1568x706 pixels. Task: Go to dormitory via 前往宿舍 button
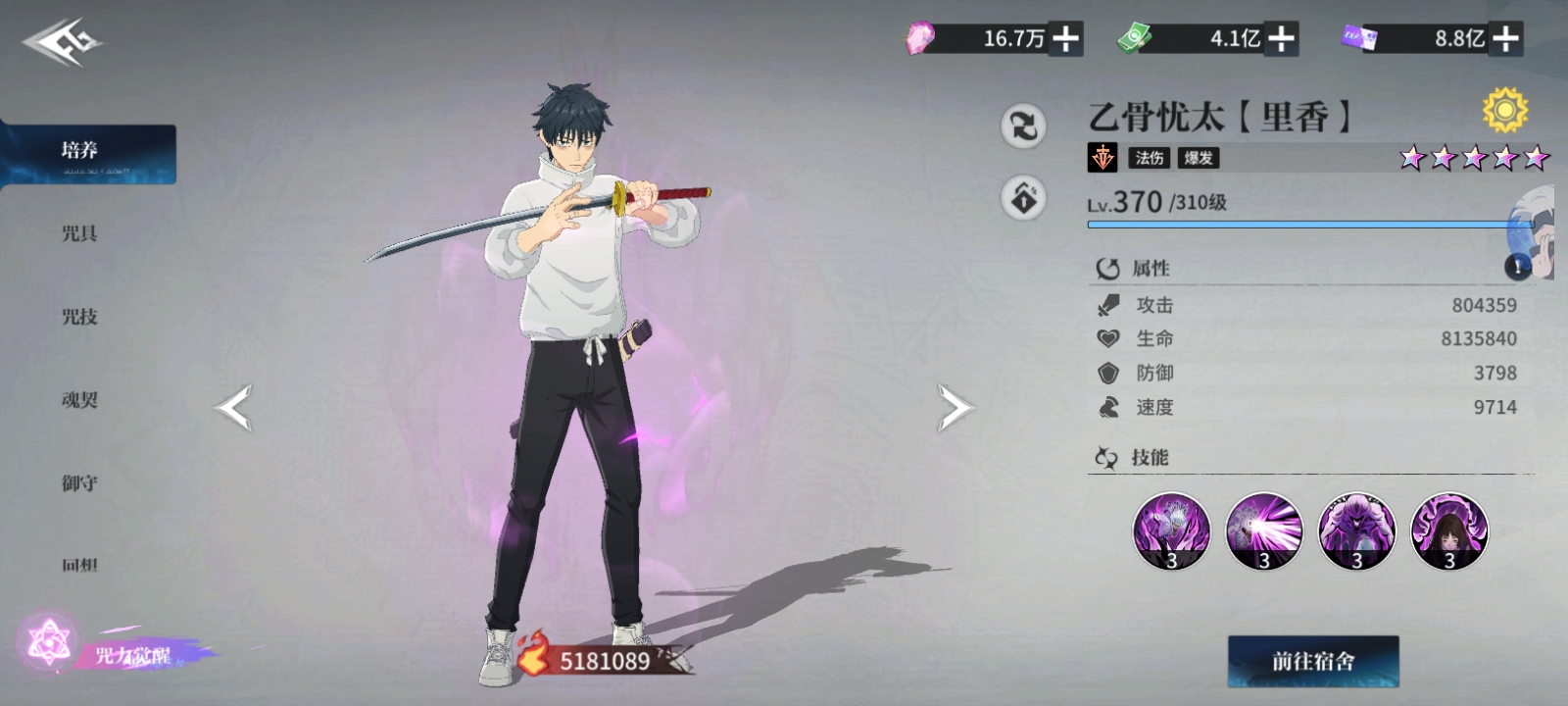[x=1313, y=662]
